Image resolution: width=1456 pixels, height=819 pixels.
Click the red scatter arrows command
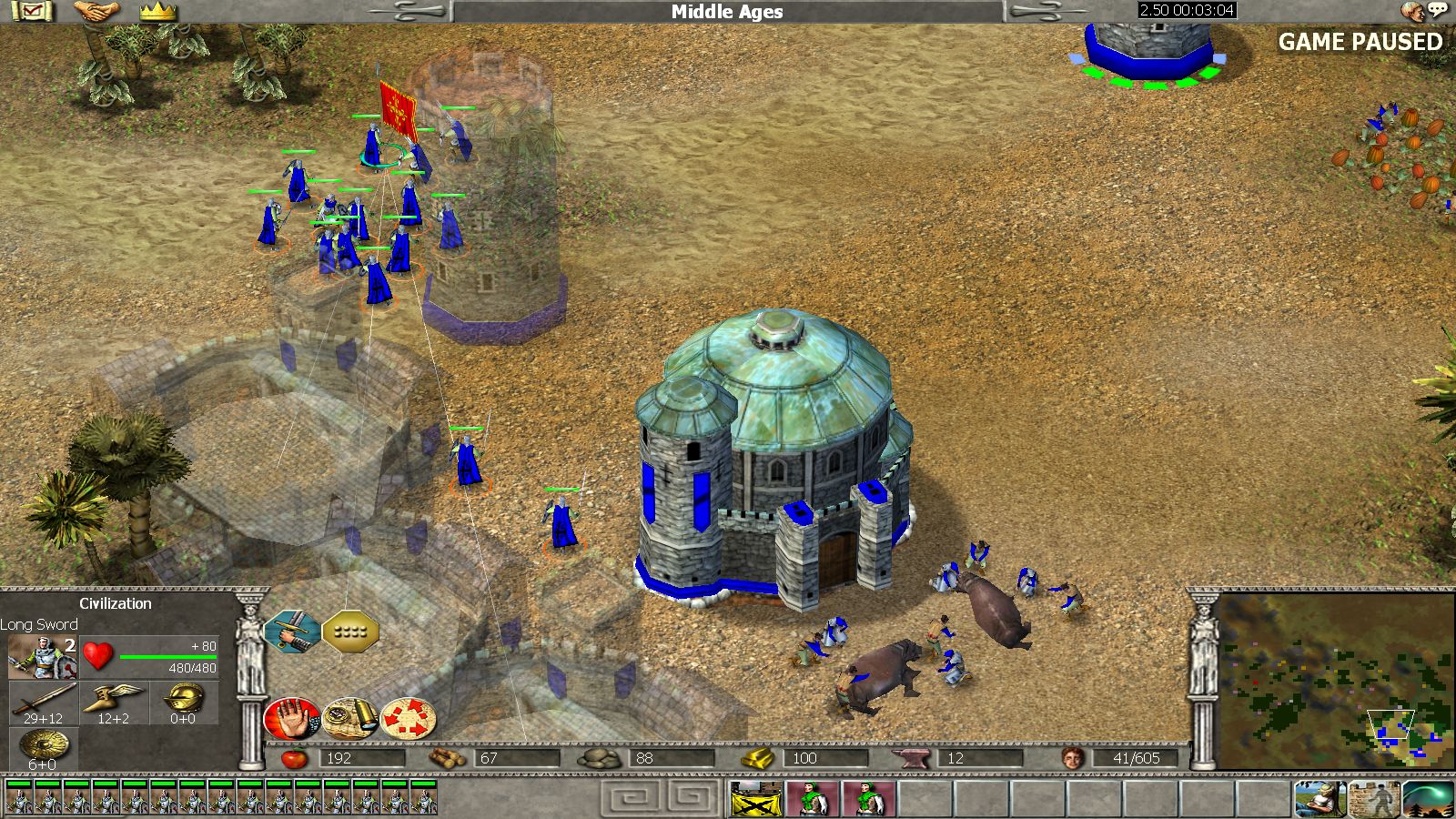[409, 719]
